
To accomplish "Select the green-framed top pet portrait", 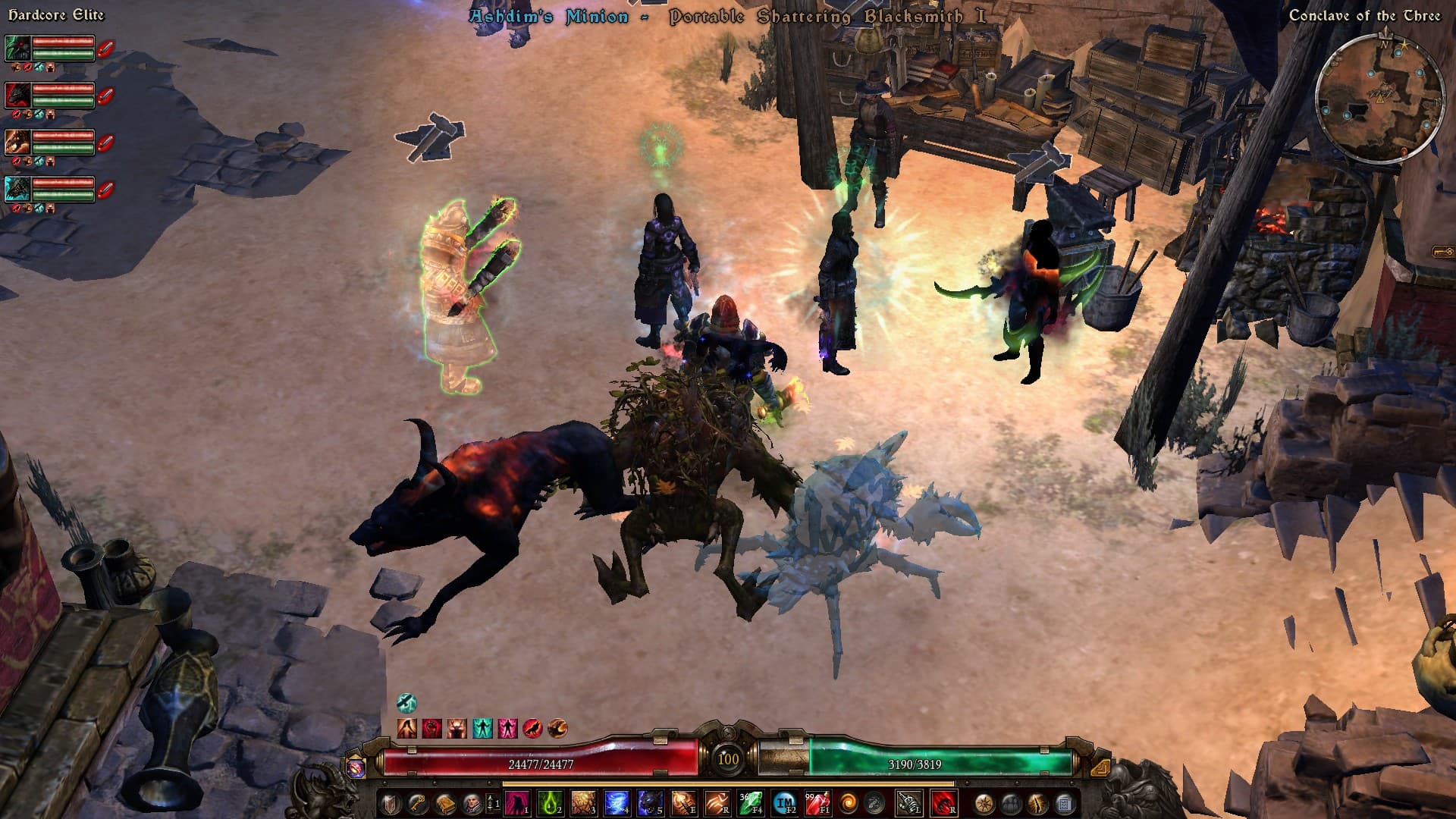I will coord(18,49).
